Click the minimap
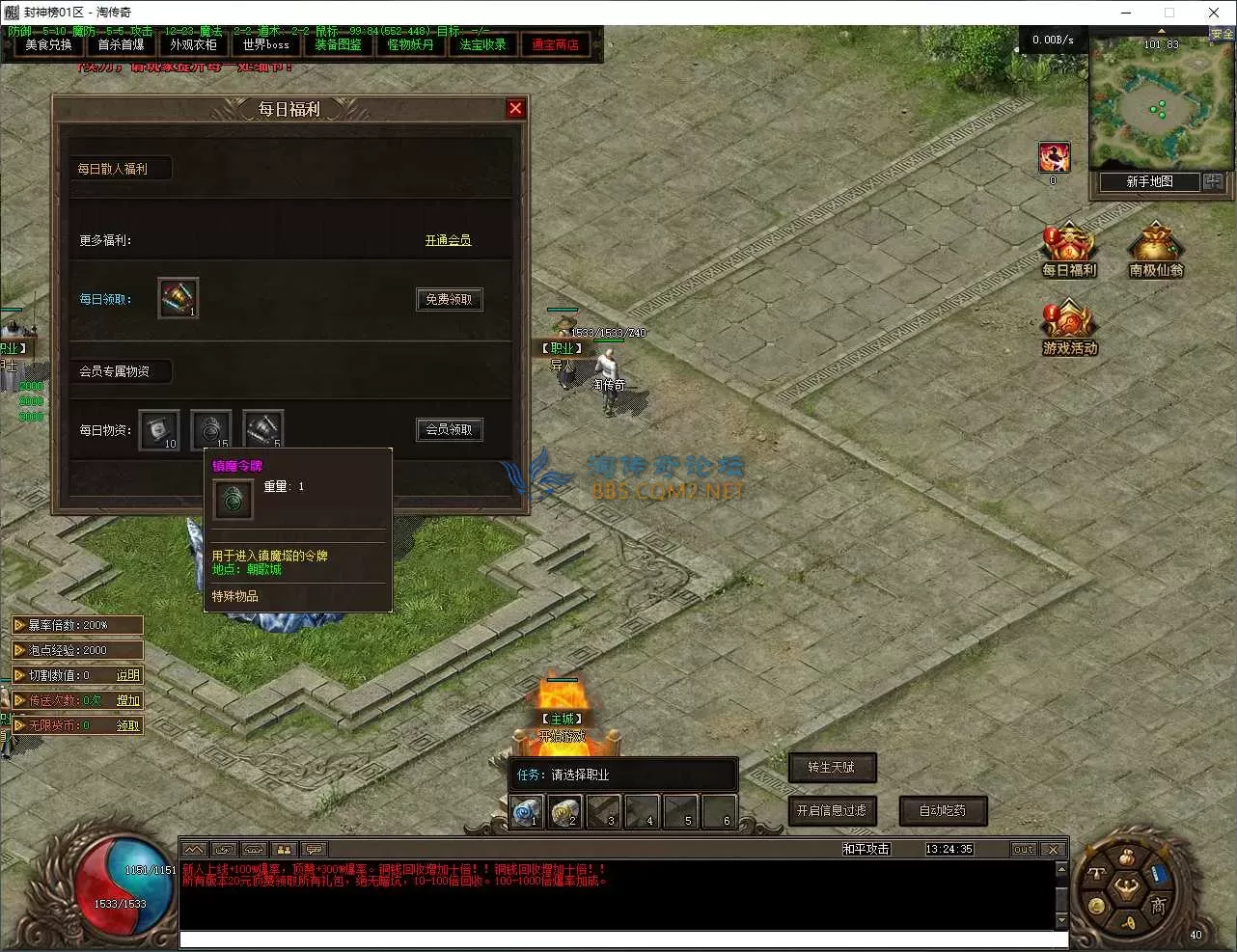 pyautogui.click(x=1150, y=104)
